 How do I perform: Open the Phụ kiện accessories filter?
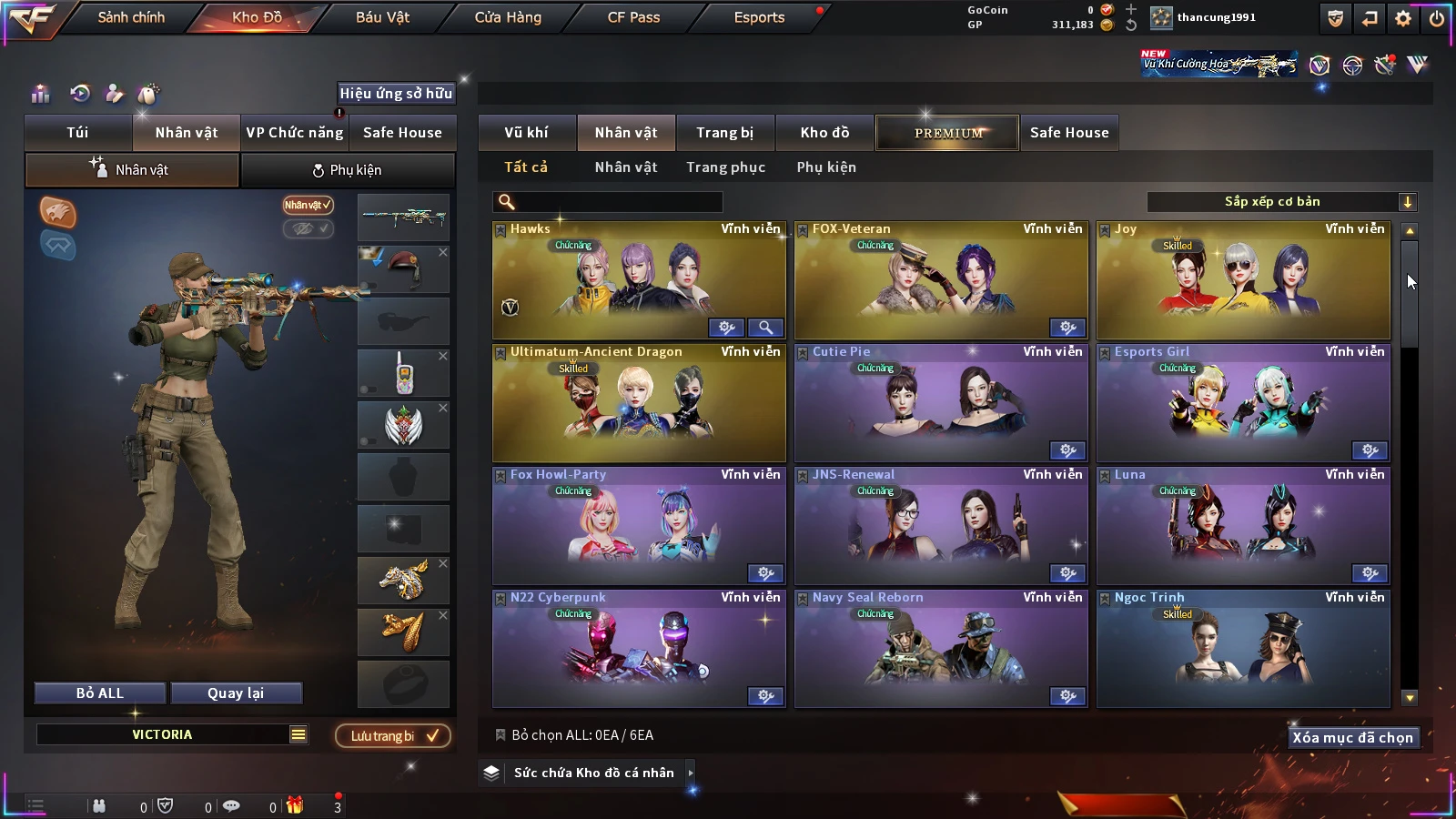[x=826, y=167]
